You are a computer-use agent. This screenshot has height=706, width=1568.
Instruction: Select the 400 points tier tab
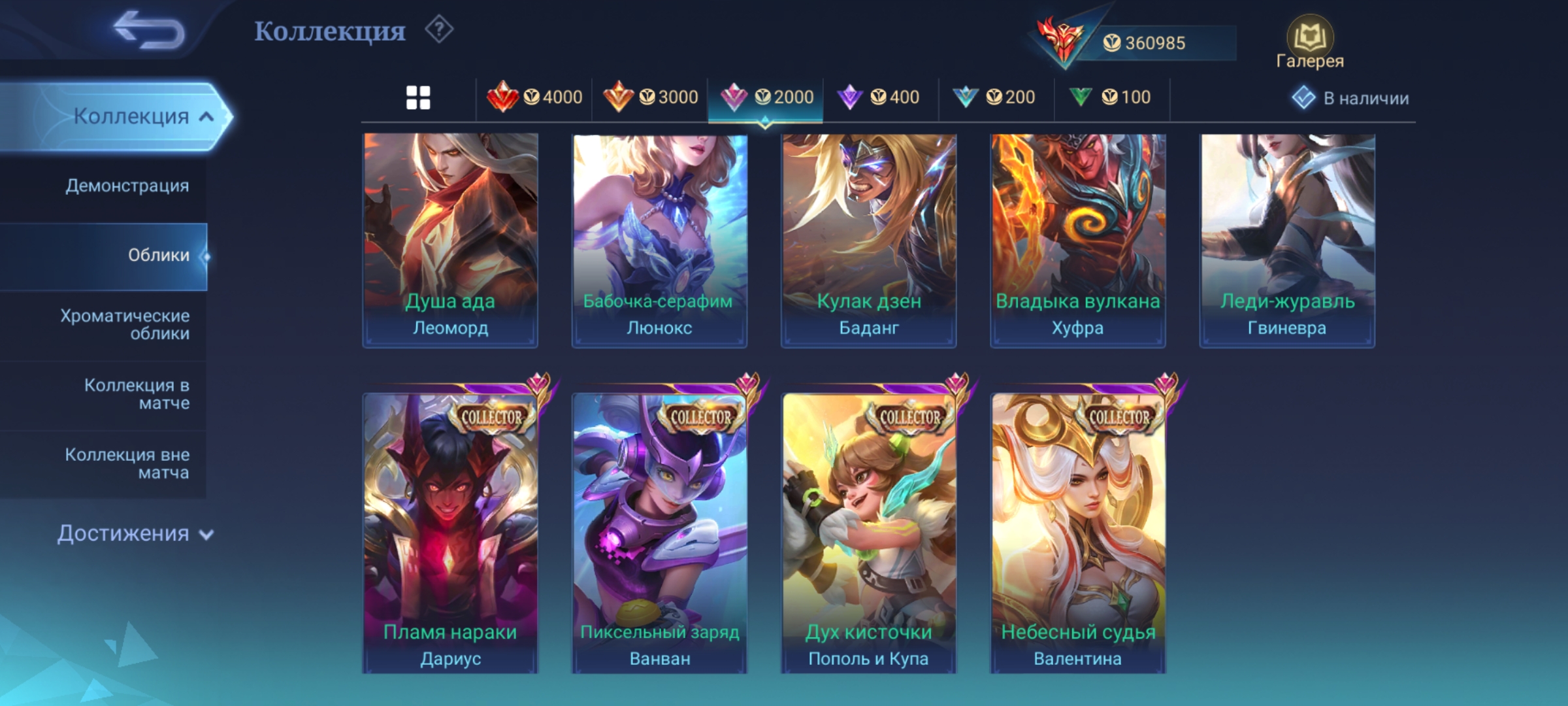click(x=880, y=98)
